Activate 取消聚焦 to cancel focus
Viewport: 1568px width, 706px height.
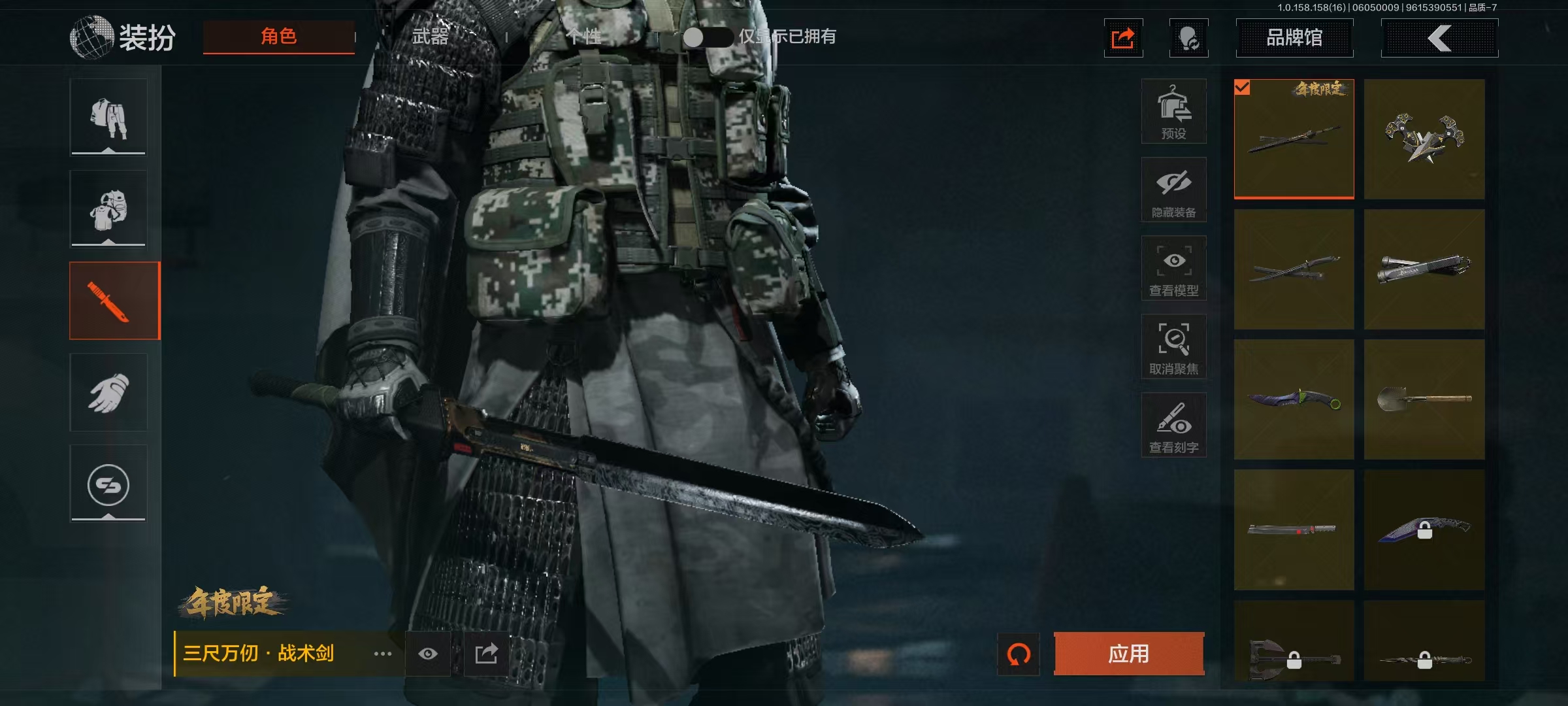pos(1173,347)
